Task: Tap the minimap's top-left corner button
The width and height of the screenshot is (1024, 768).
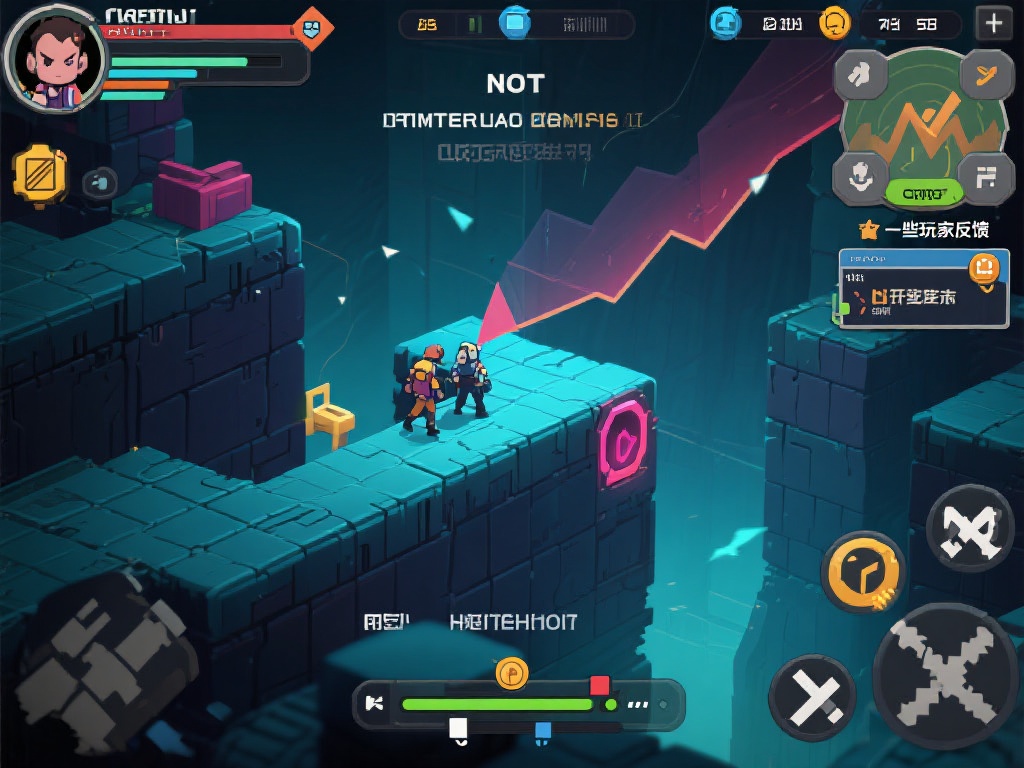Action: (x=861, y=72)
